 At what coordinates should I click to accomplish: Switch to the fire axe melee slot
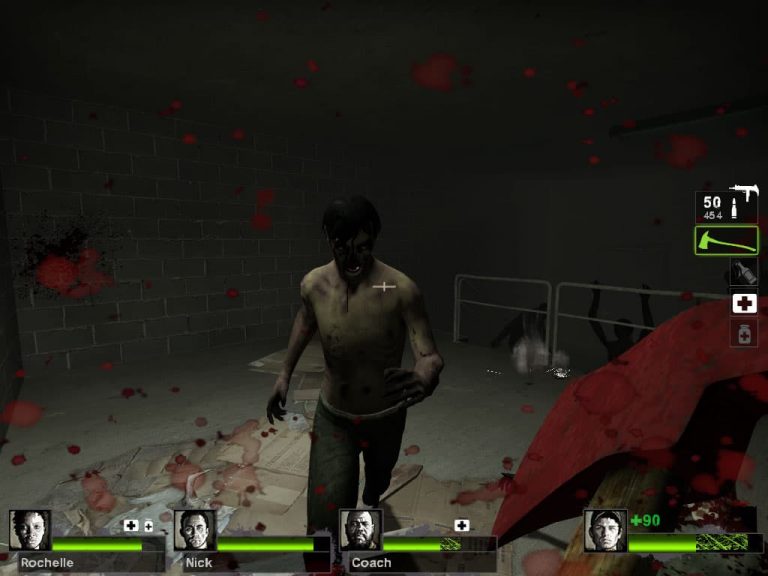(x=726, y=241)
